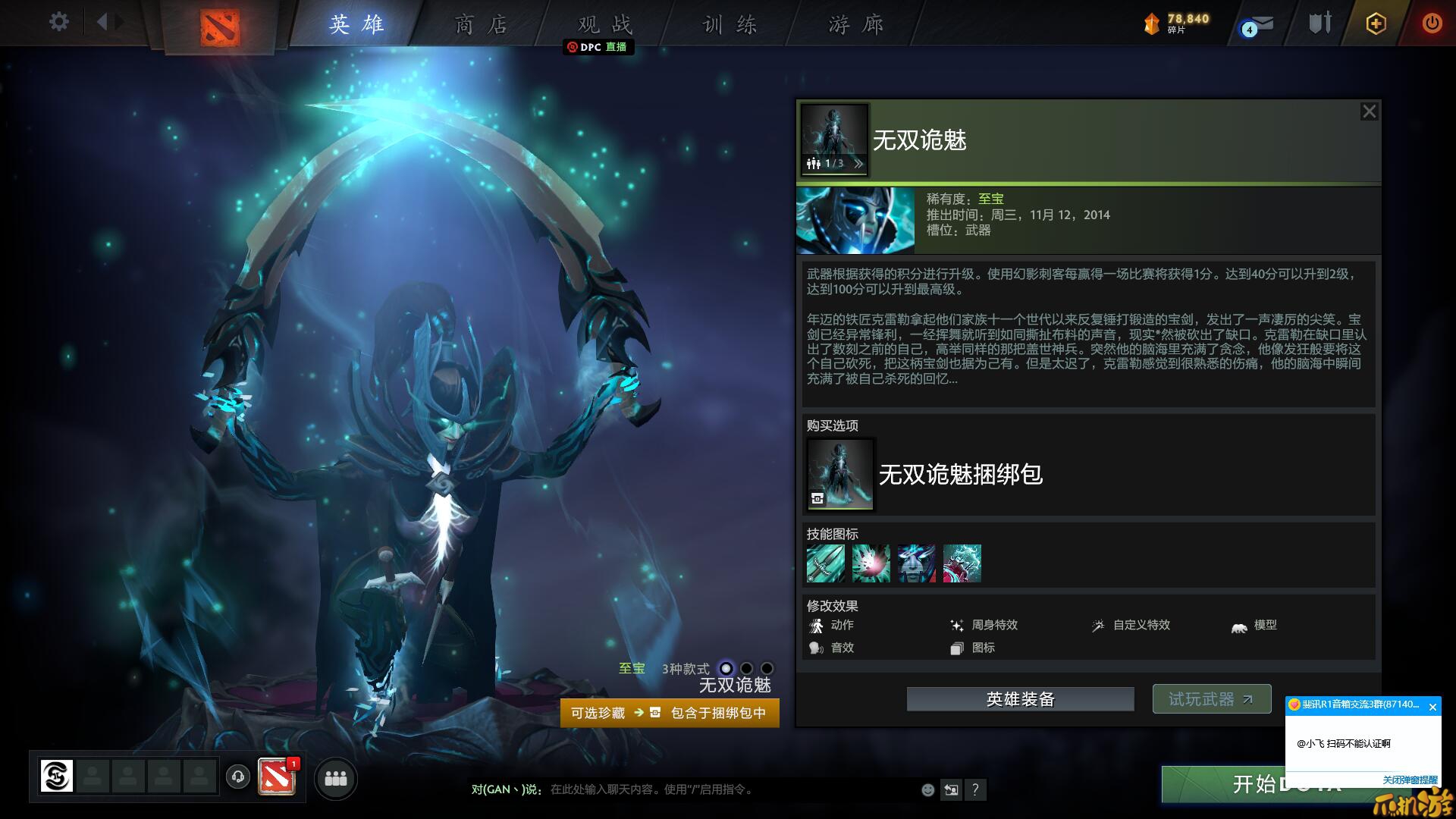
Task: Click the 英雄装备 button
Action: [x=1019, y=699]
